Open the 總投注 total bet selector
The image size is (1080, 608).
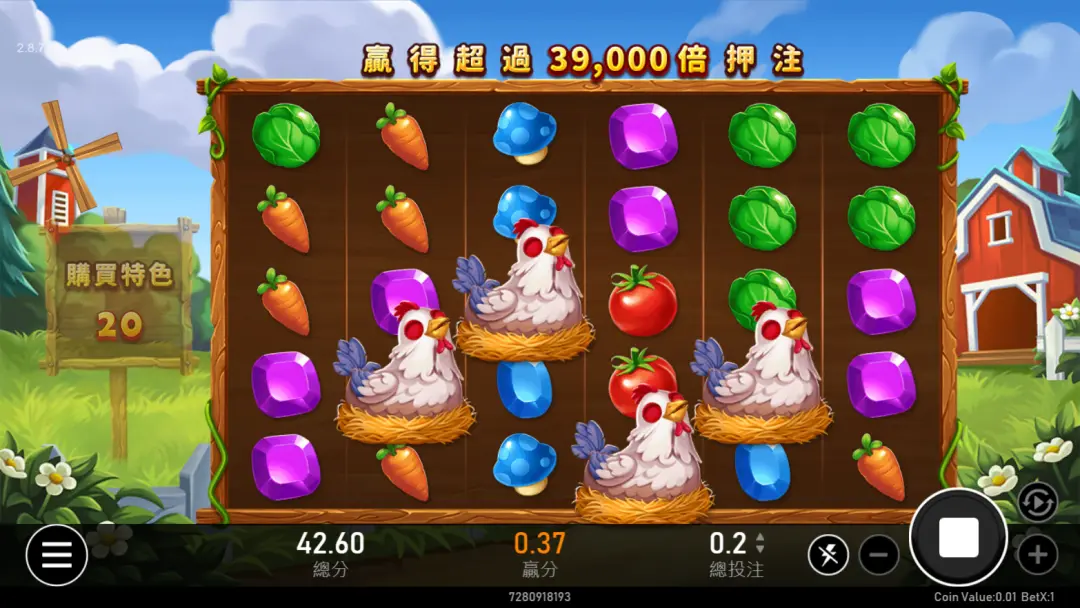[737, 553]
